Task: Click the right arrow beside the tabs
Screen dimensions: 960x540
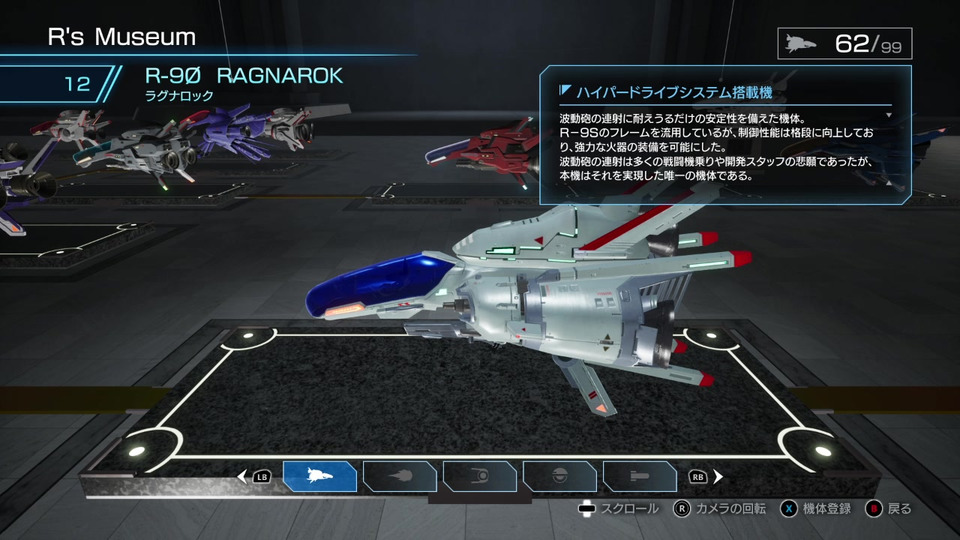Action: (717, 477)
